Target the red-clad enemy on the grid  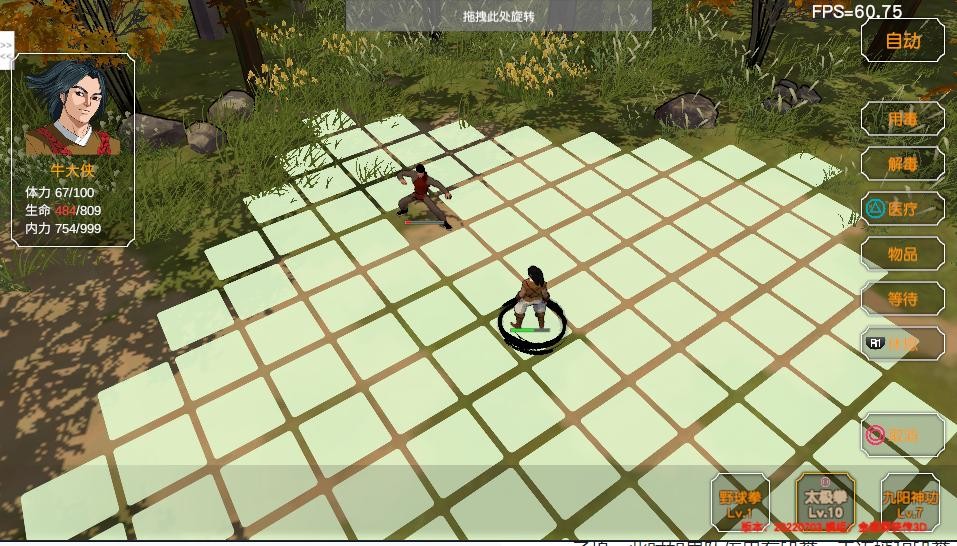(423, 193)
